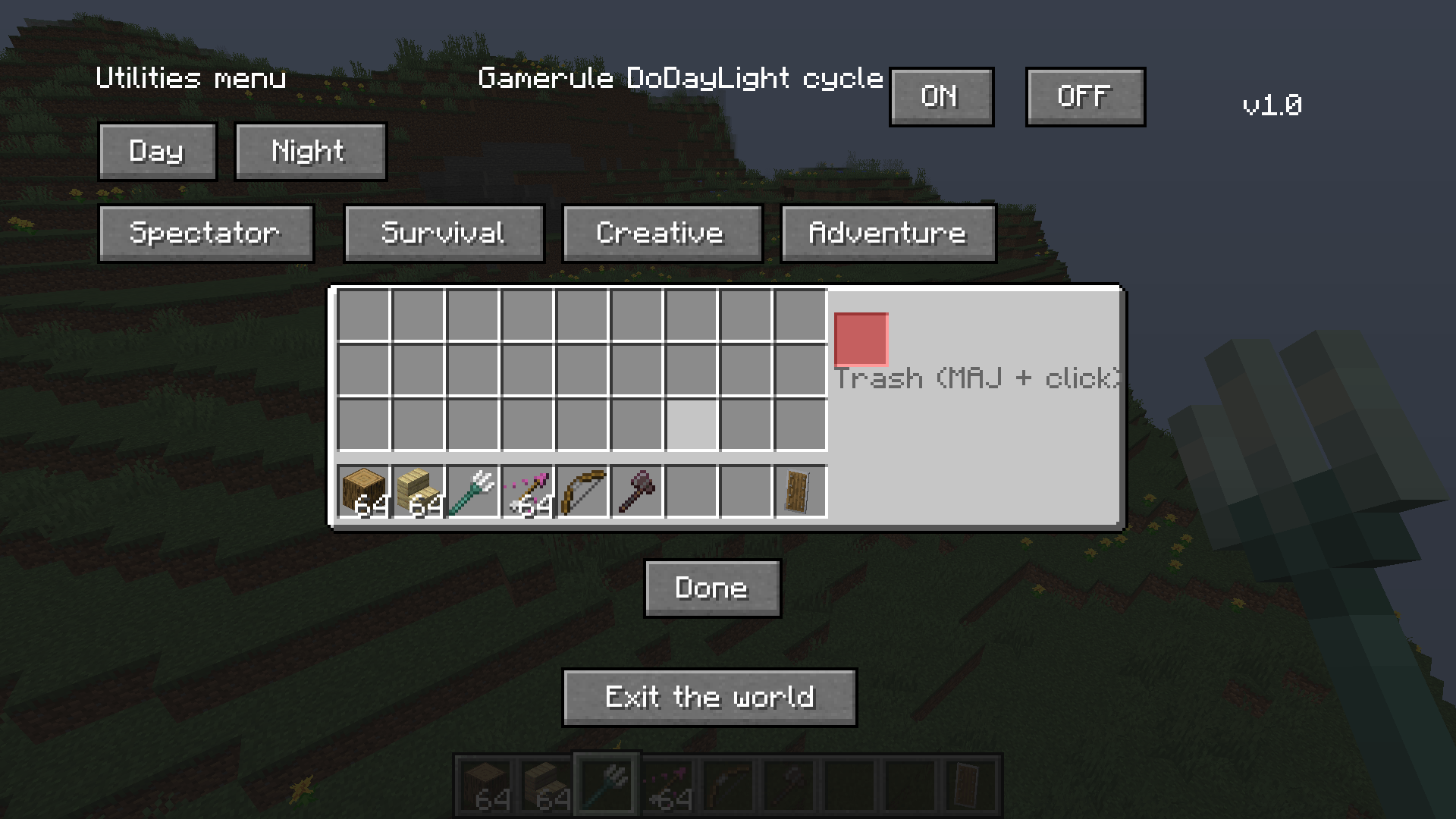
Task: Turn the daylight cycle OFF
Action: pyautogui.click(x=1084, y=96)
